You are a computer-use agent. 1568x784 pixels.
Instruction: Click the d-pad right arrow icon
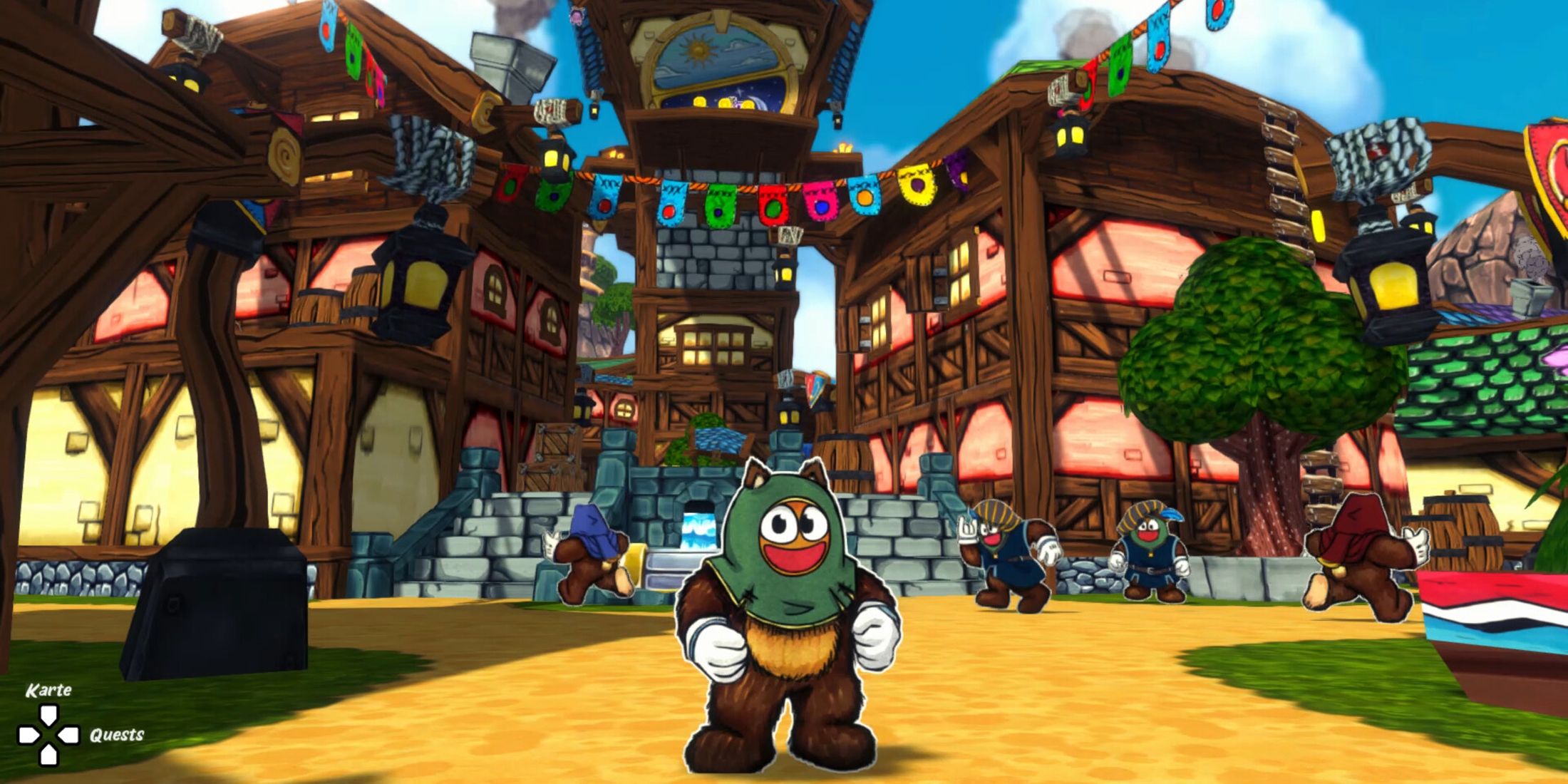coord(68,734)
